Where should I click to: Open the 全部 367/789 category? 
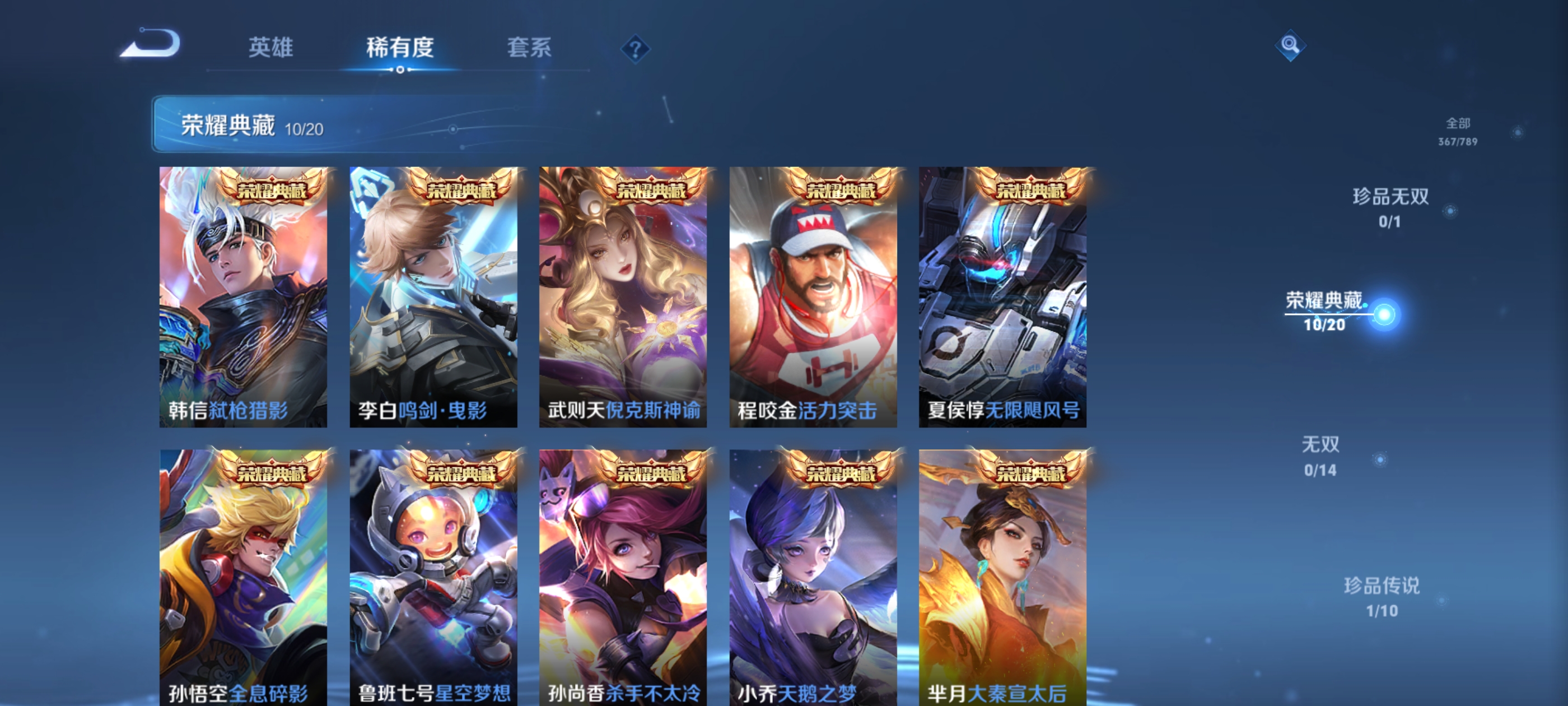(1460, 134)
